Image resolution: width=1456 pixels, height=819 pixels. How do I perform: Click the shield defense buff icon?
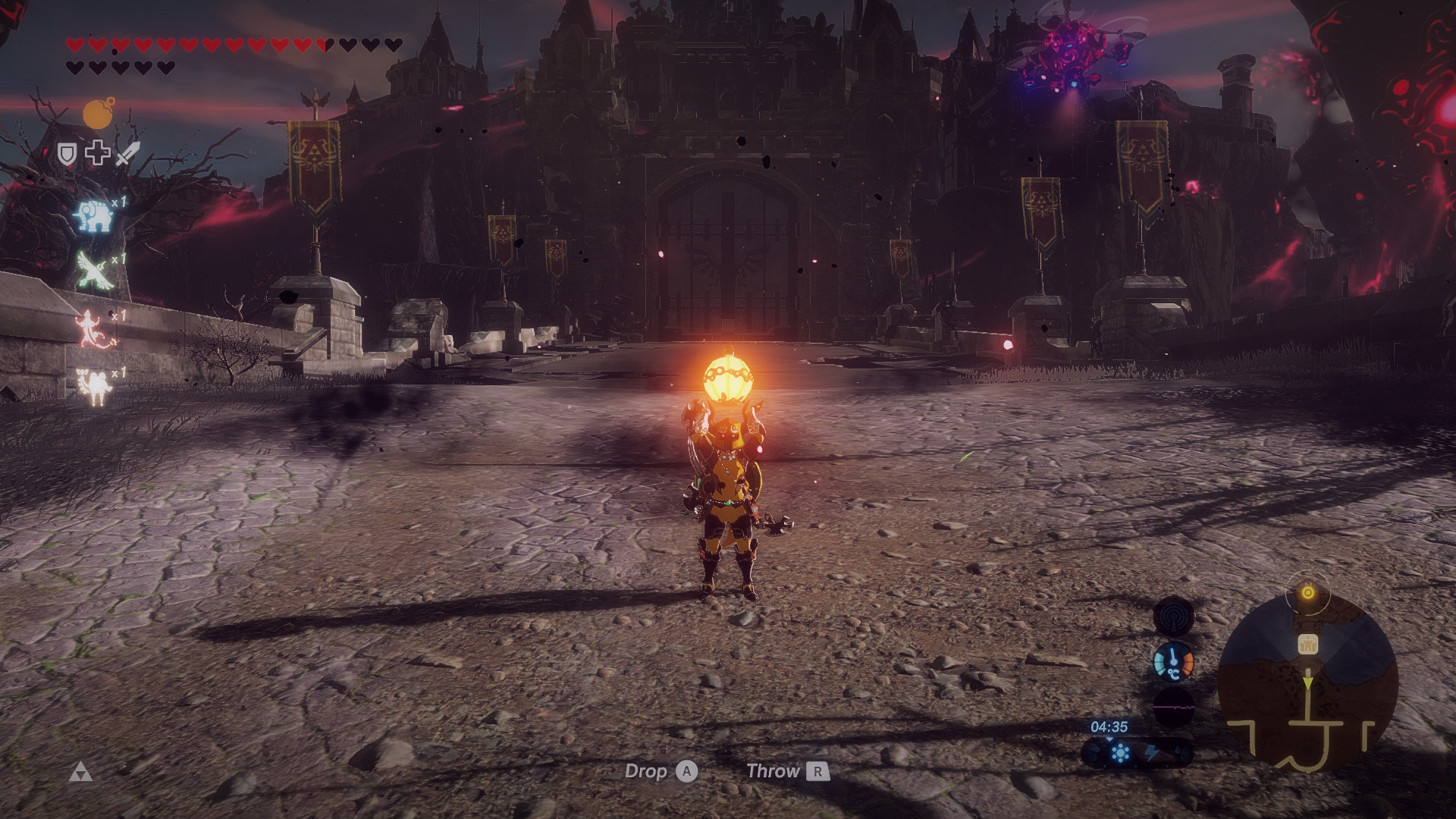pos(67,153)
